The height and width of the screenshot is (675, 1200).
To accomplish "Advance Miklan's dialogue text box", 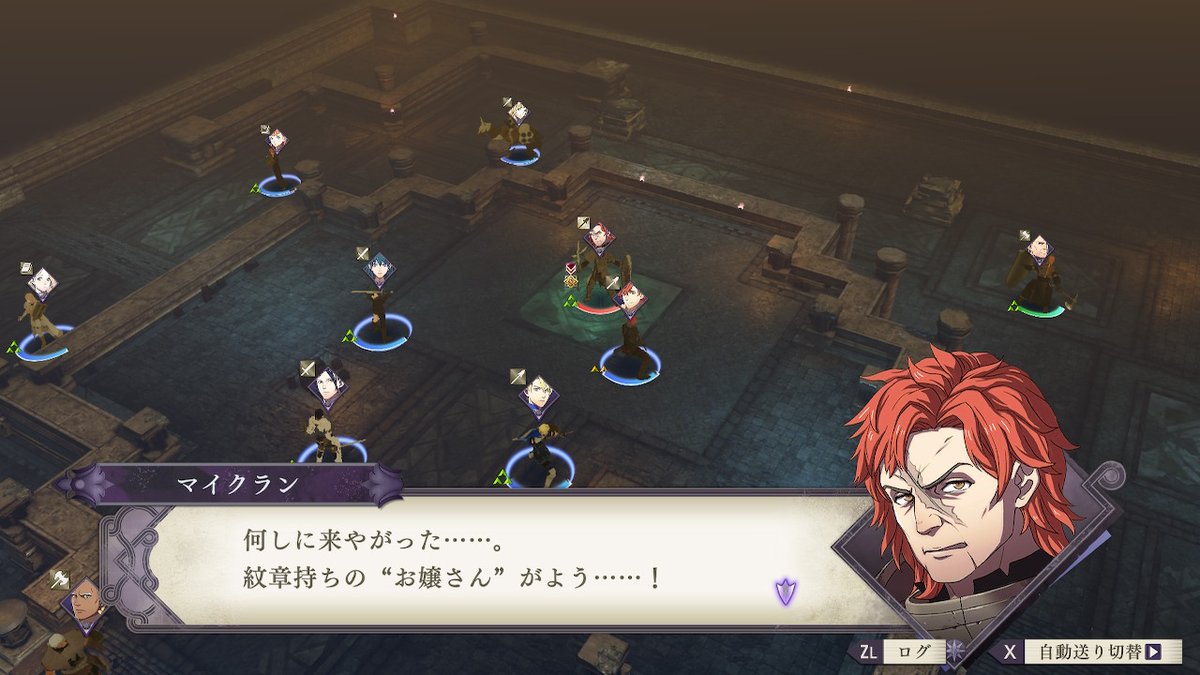I will [x=480, y=560].
